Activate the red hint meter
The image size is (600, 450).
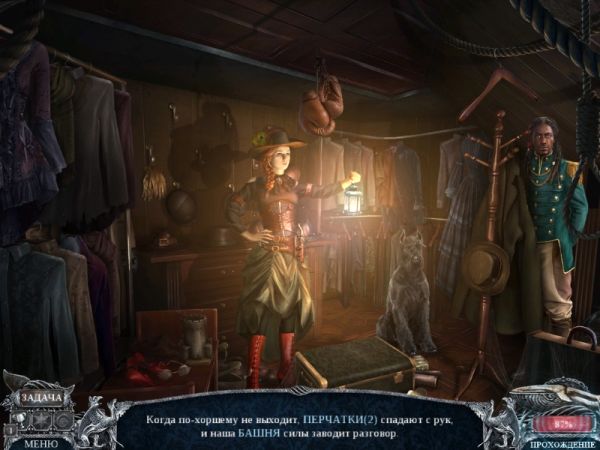561,423
